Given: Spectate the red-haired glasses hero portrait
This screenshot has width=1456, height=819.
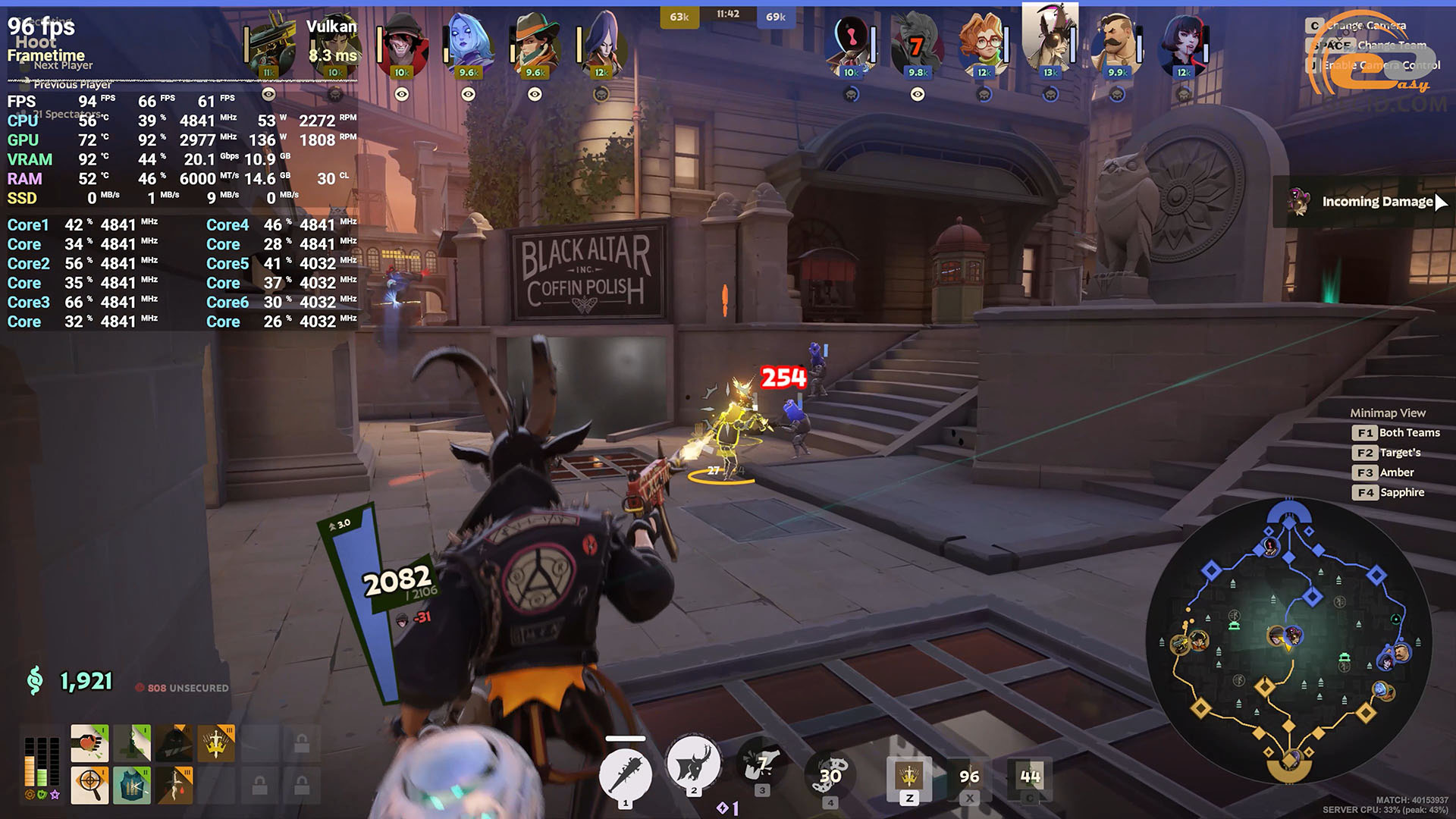Looking at the screenshot, I should 984,44.
